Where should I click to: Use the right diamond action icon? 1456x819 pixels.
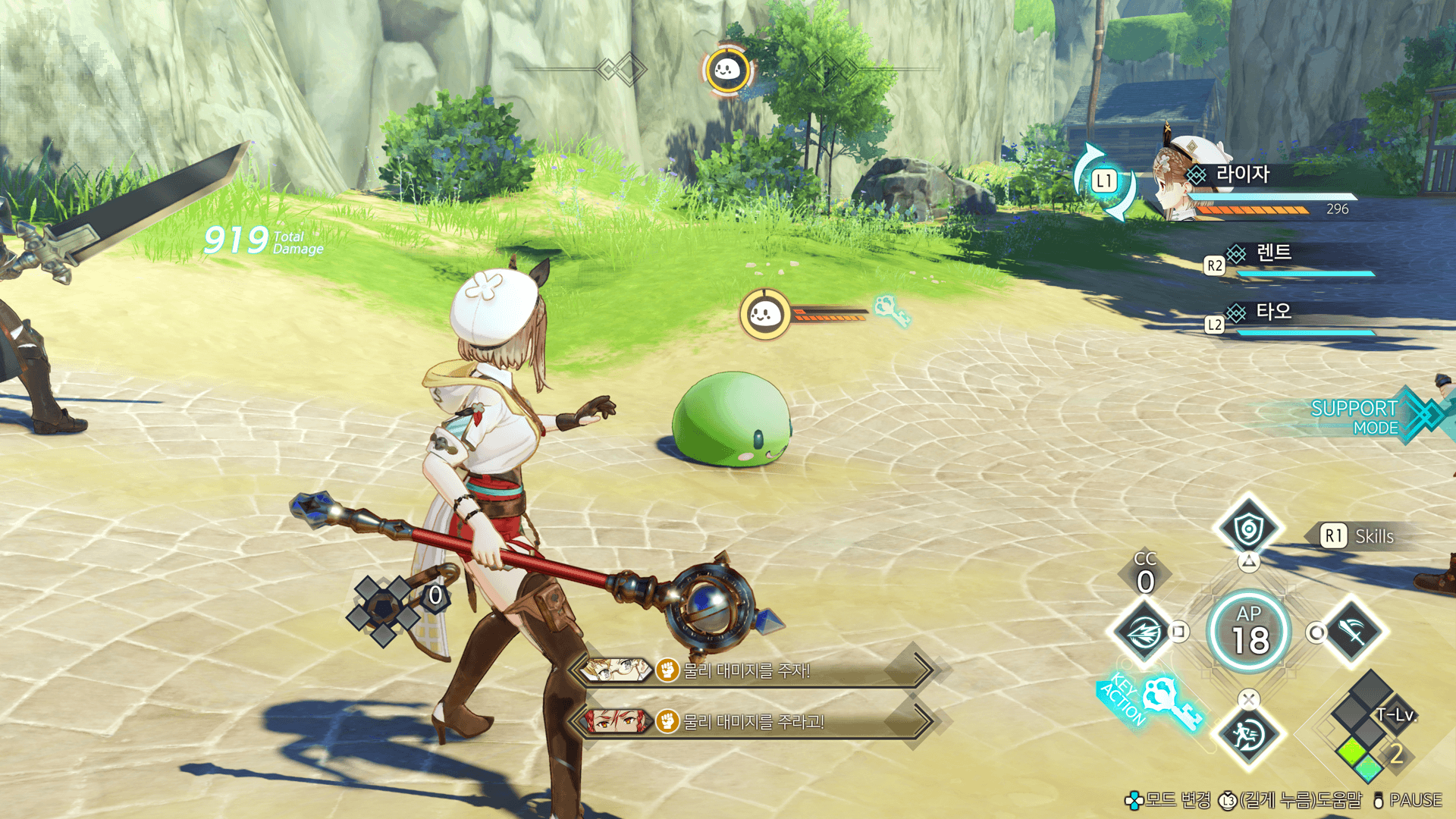pyautogui.click(x=1353, y=632)
